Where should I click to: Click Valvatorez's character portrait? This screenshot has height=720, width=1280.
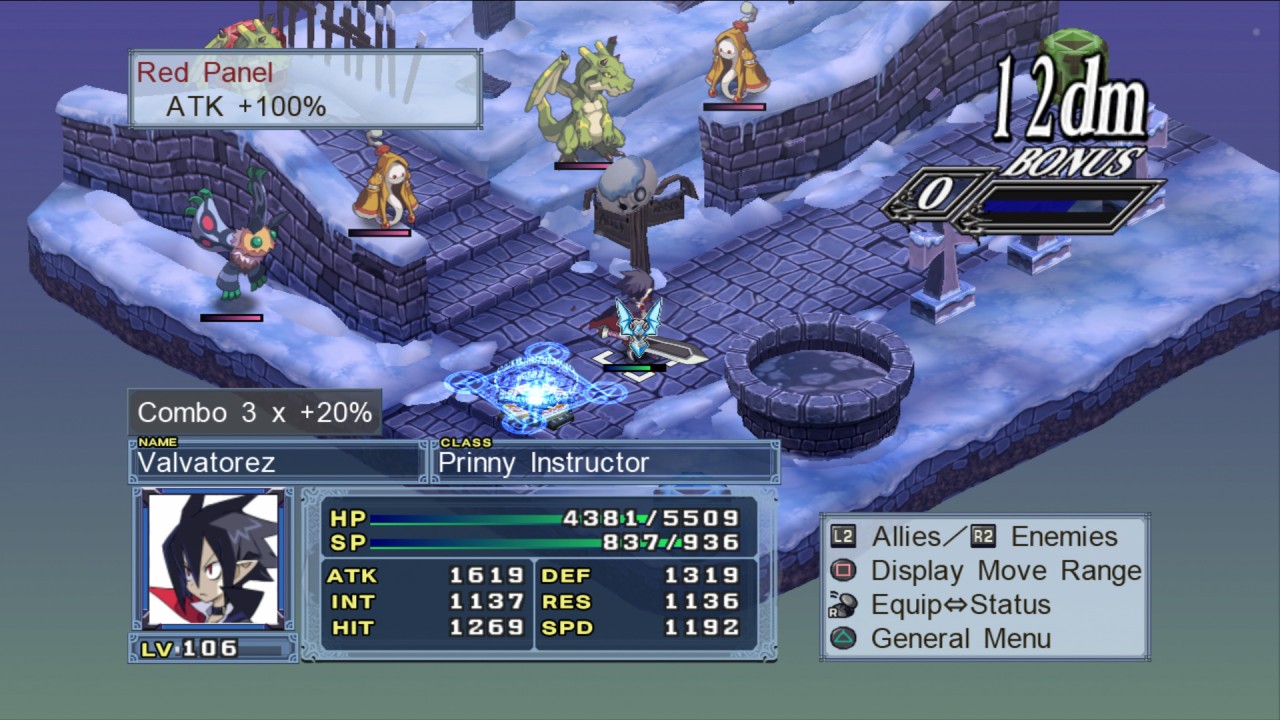point(212,559)
